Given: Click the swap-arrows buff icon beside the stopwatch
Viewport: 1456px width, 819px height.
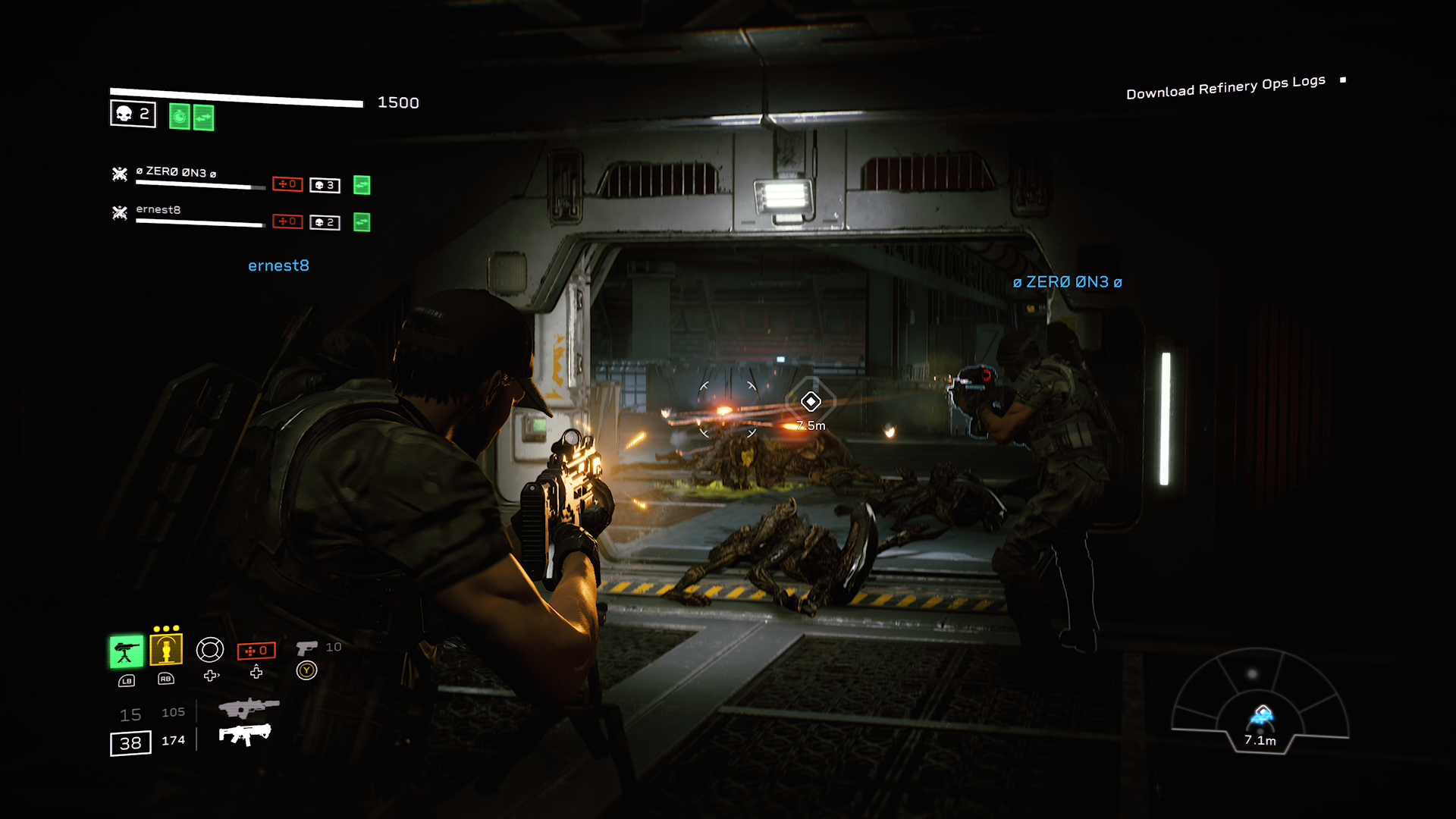Looking at the screenshot, I should [x=204, y=118].
